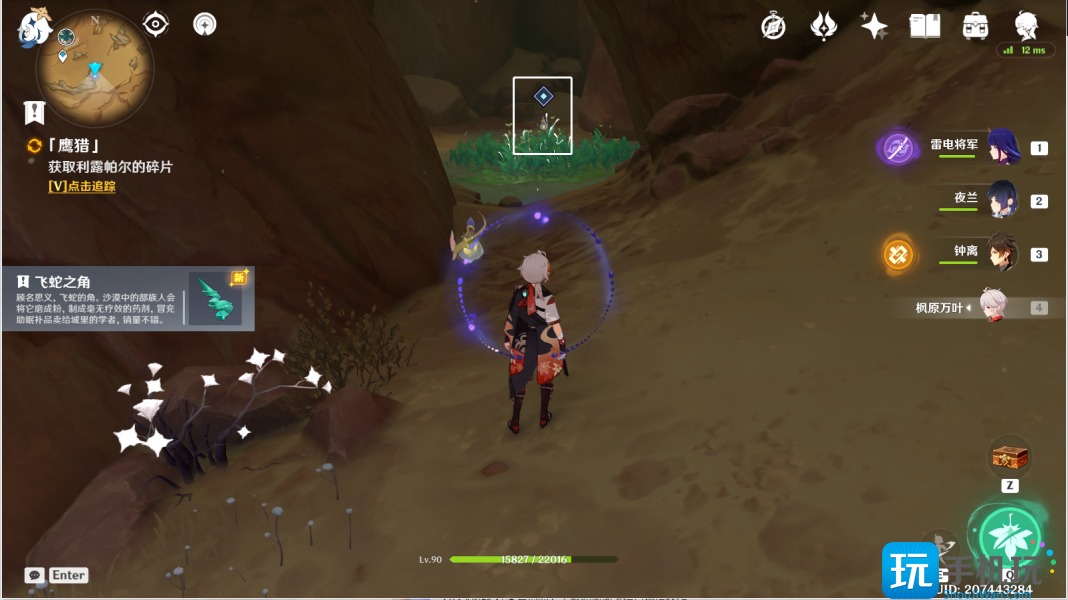Open the Adventurer Handbook book icon
The height and width of the screenshot is (600, 1068).
pos(925,26)
